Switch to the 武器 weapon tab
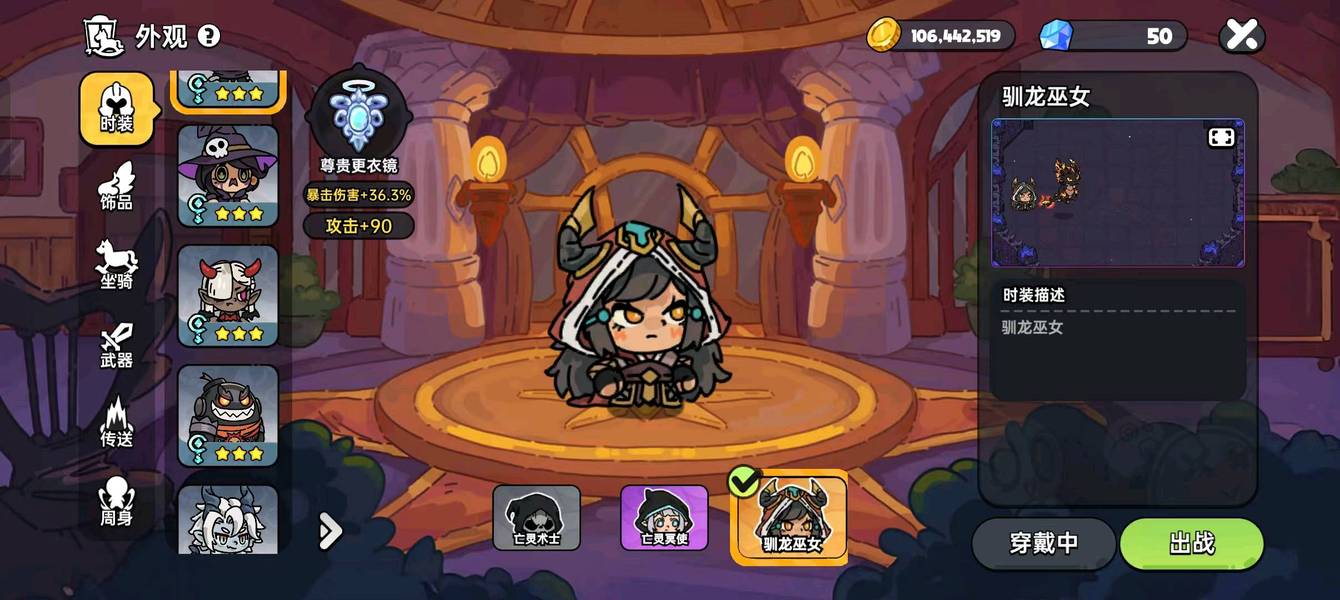Viewport: 1340px width, 600px height. pos(117,345)
